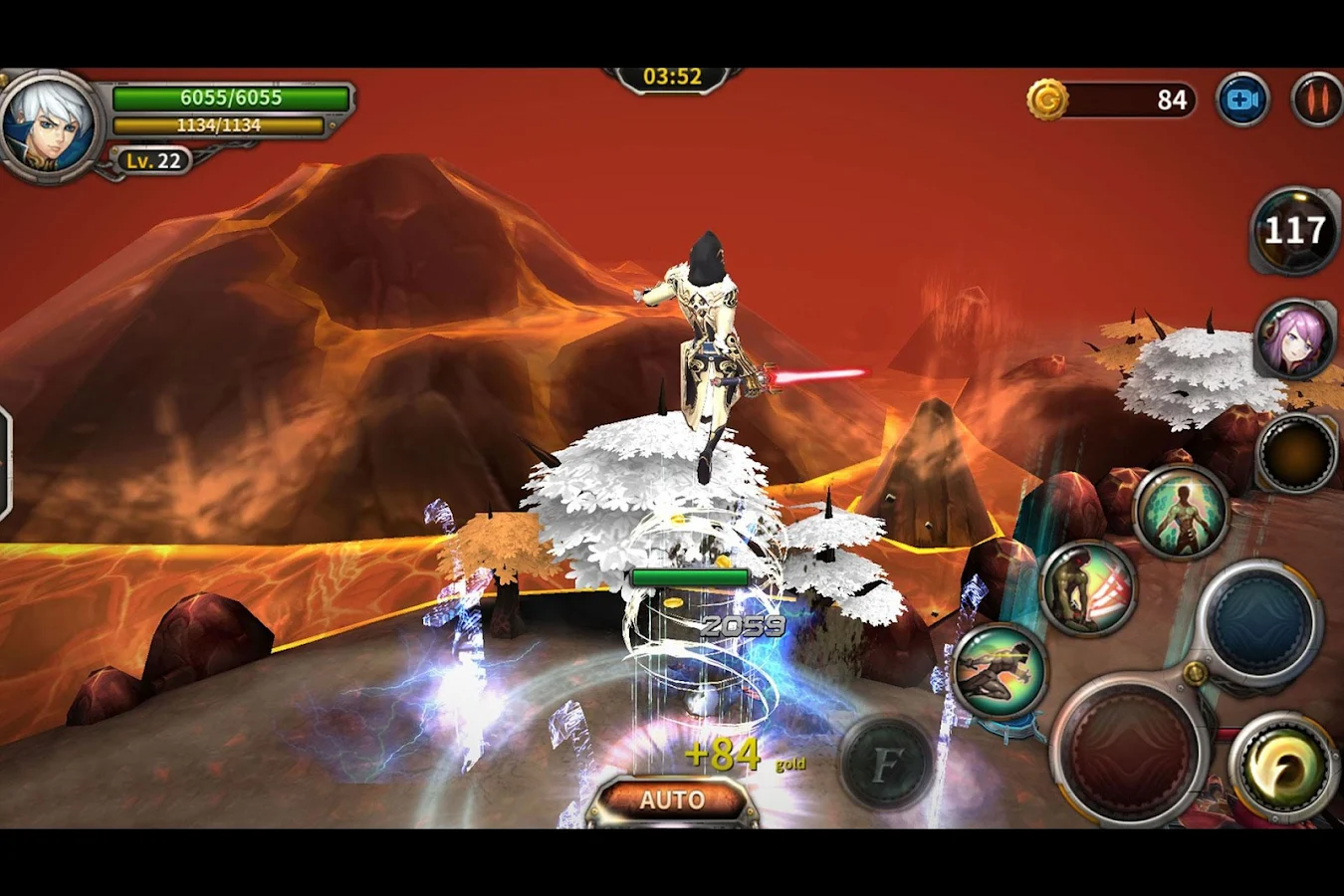Click the gold coin icon
Image resolution: width=1344 pixels, height=896 pixels.
1047,100
